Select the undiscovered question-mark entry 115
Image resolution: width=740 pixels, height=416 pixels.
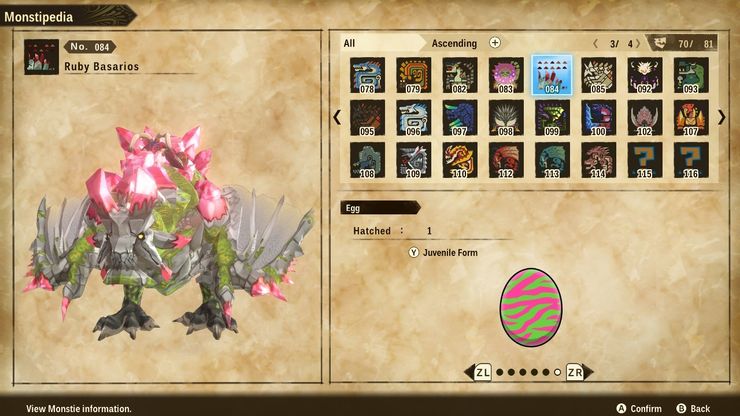click(x=645, y=160)
